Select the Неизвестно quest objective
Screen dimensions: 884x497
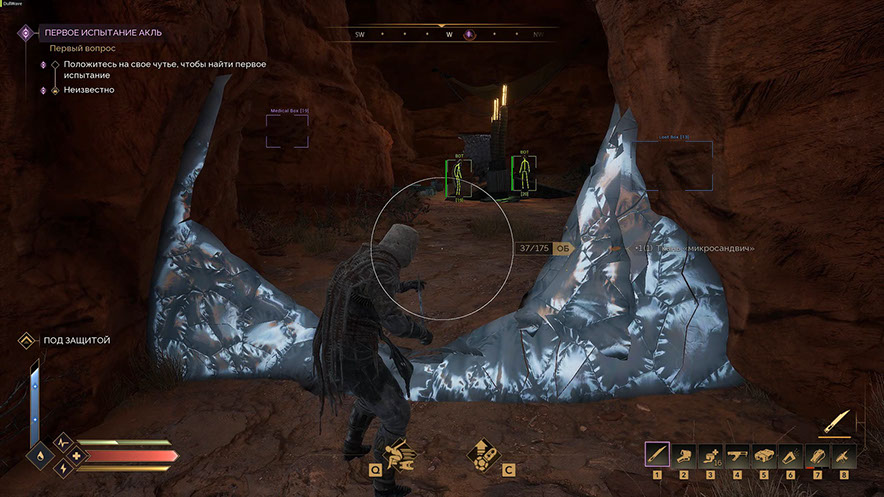[x=88, y=90]
